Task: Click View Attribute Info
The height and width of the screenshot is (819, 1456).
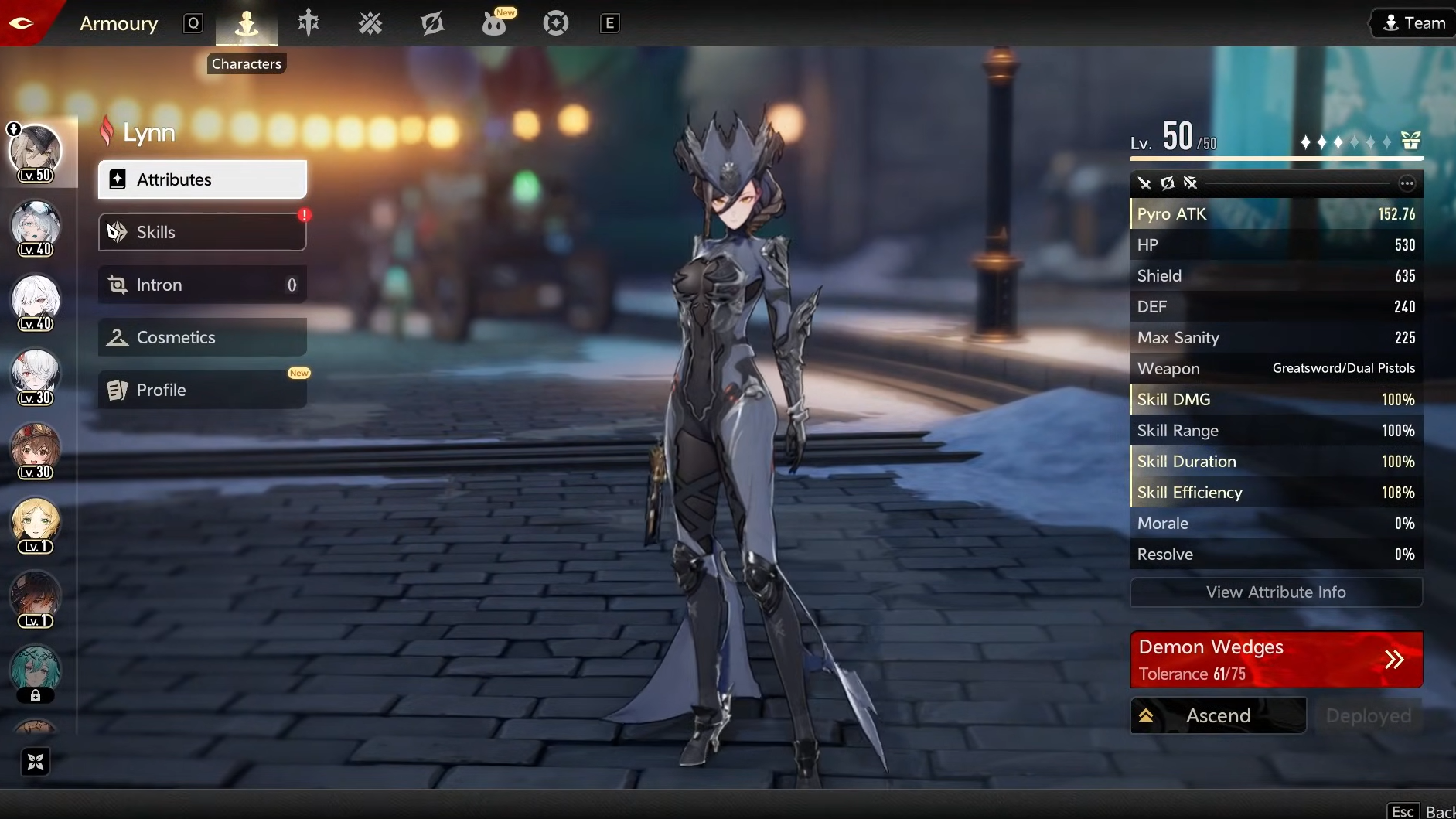Action: 1276,592
